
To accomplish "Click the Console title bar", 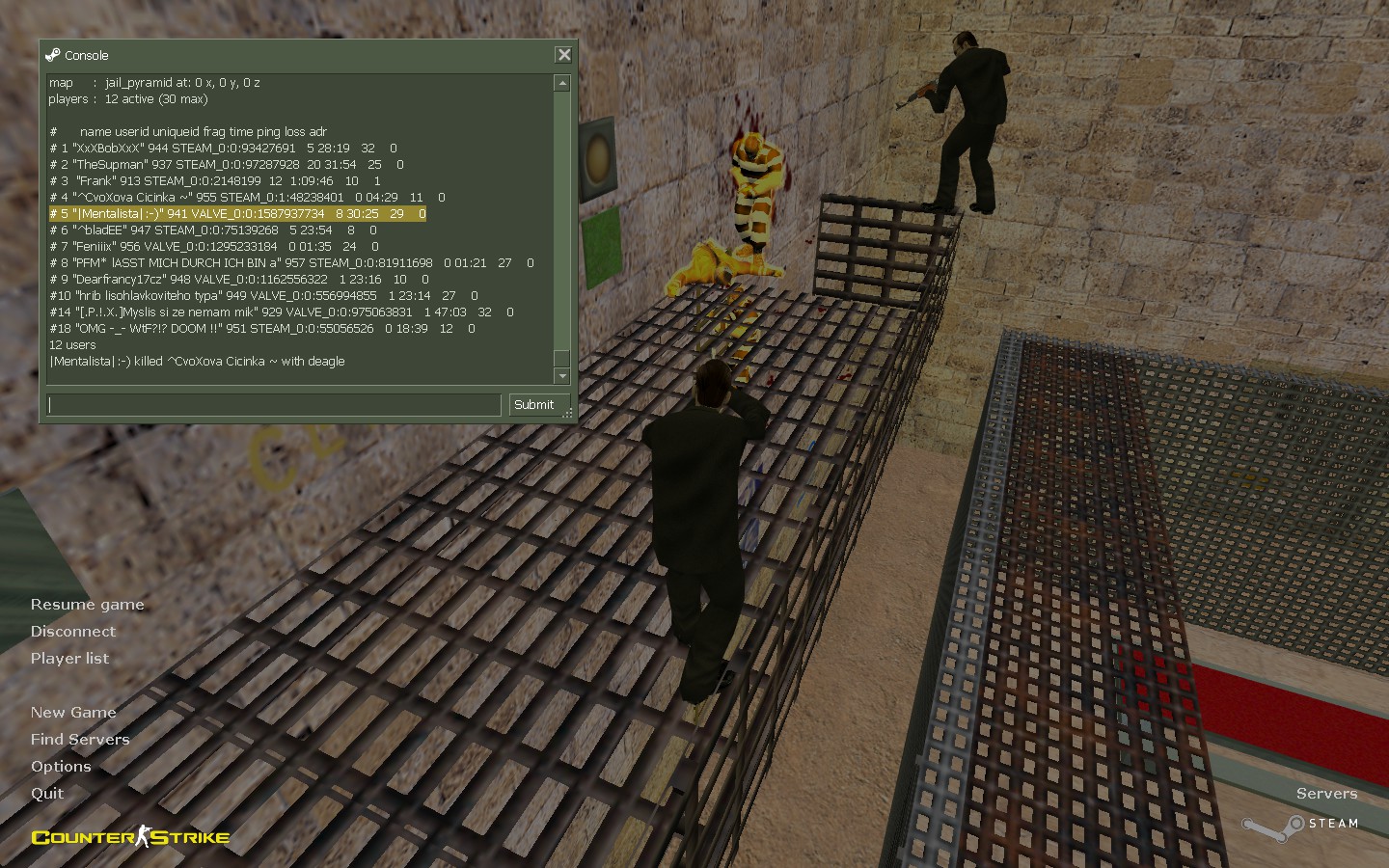I will tap(289, 55).
